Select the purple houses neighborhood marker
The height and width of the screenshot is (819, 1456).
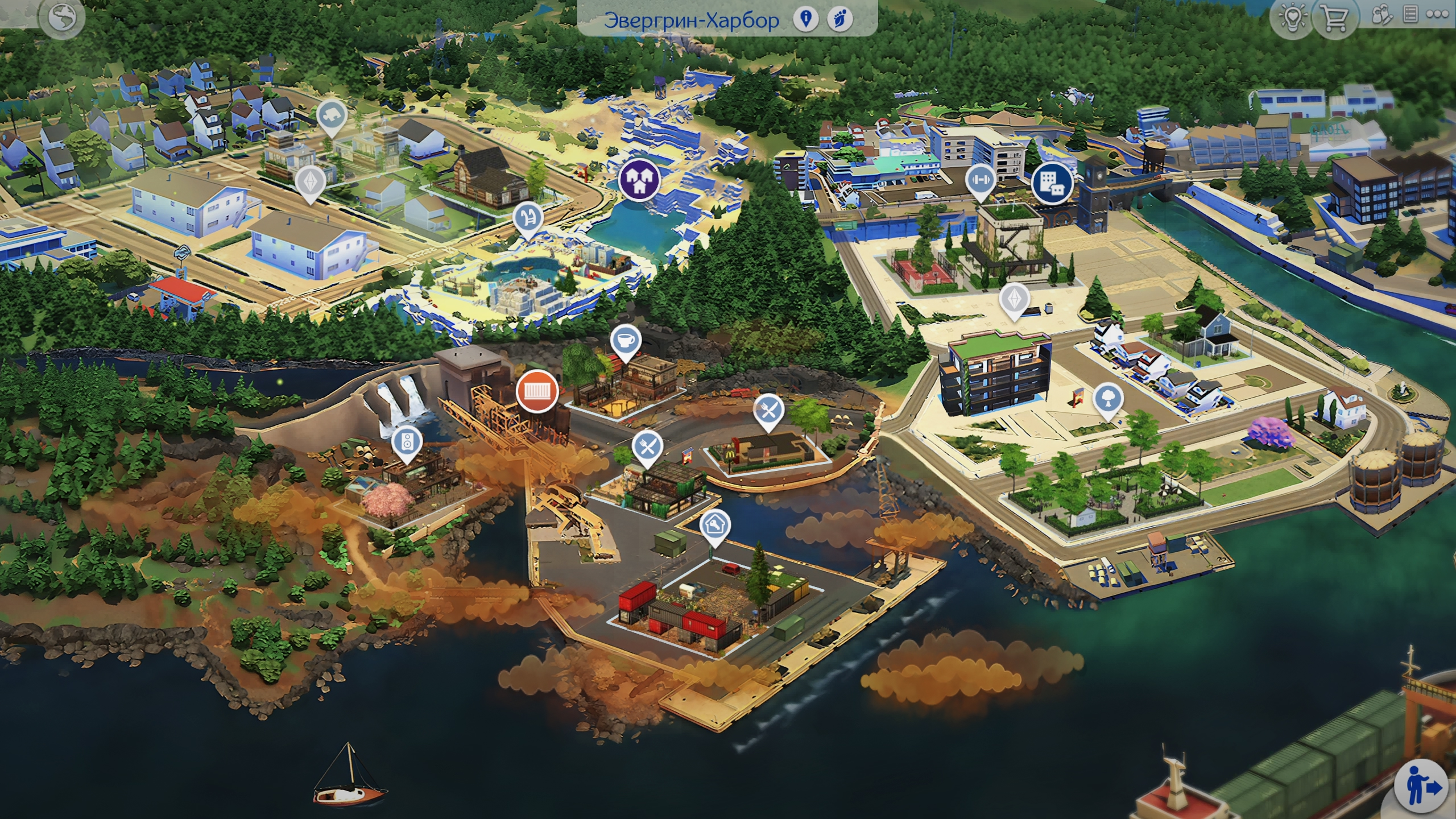pyautogui.click(x=639, y=179)
